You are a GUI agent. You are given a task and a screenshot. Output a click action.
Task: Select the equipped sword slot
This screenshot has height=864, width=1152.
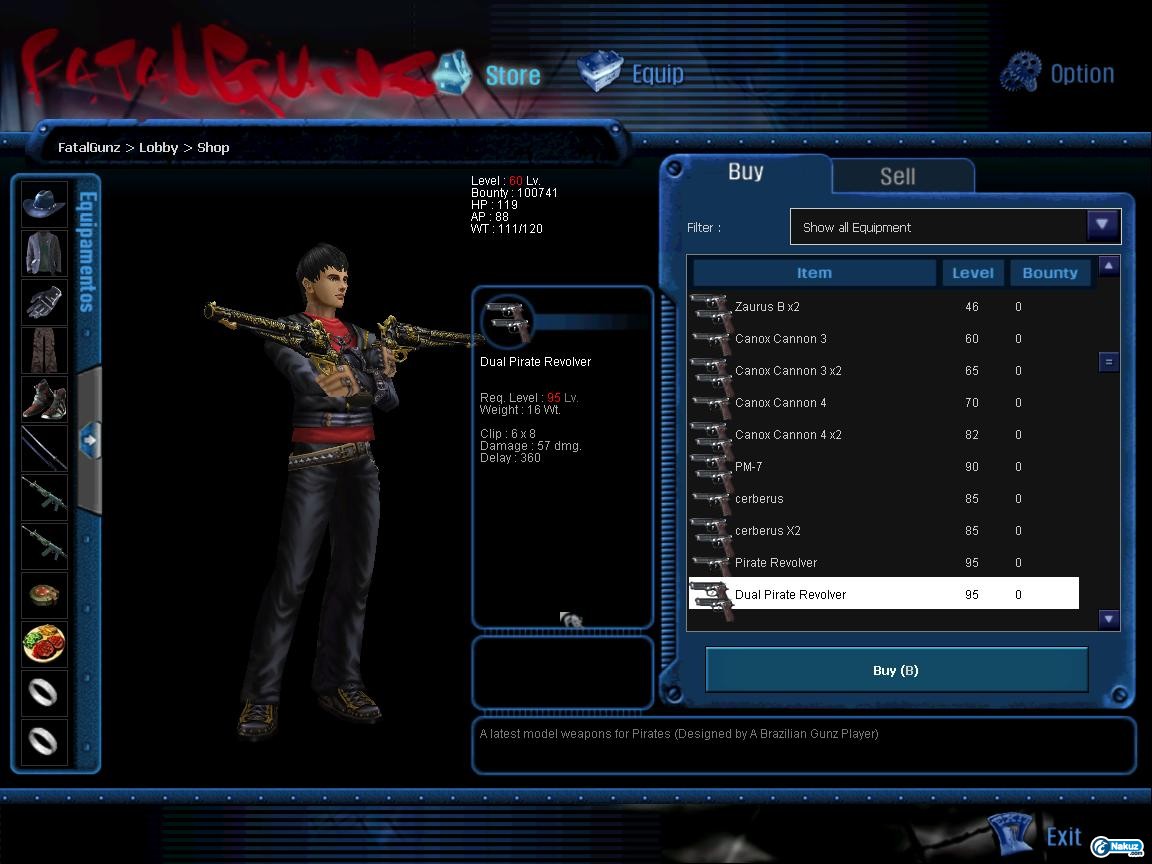click(x=45, y=447)
